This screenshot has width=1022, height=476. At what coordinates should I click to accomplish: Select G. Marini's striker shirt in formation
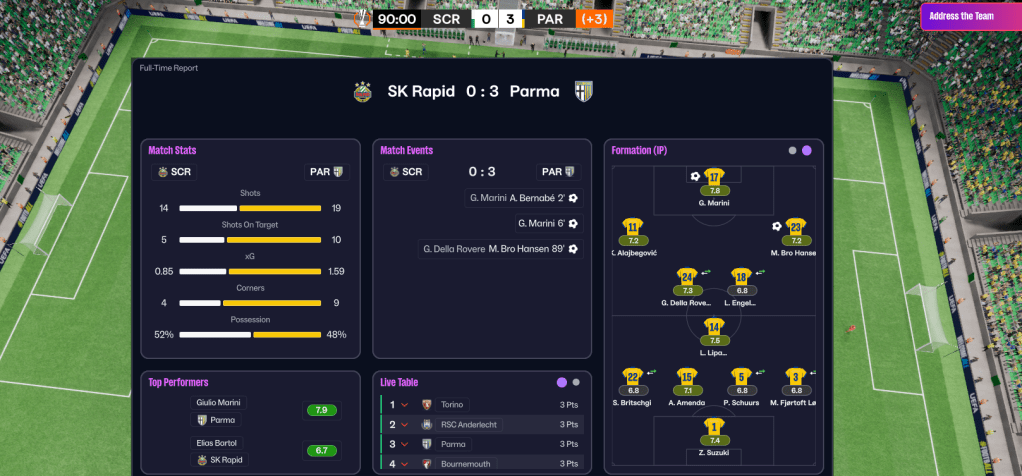tap(714, 177)
